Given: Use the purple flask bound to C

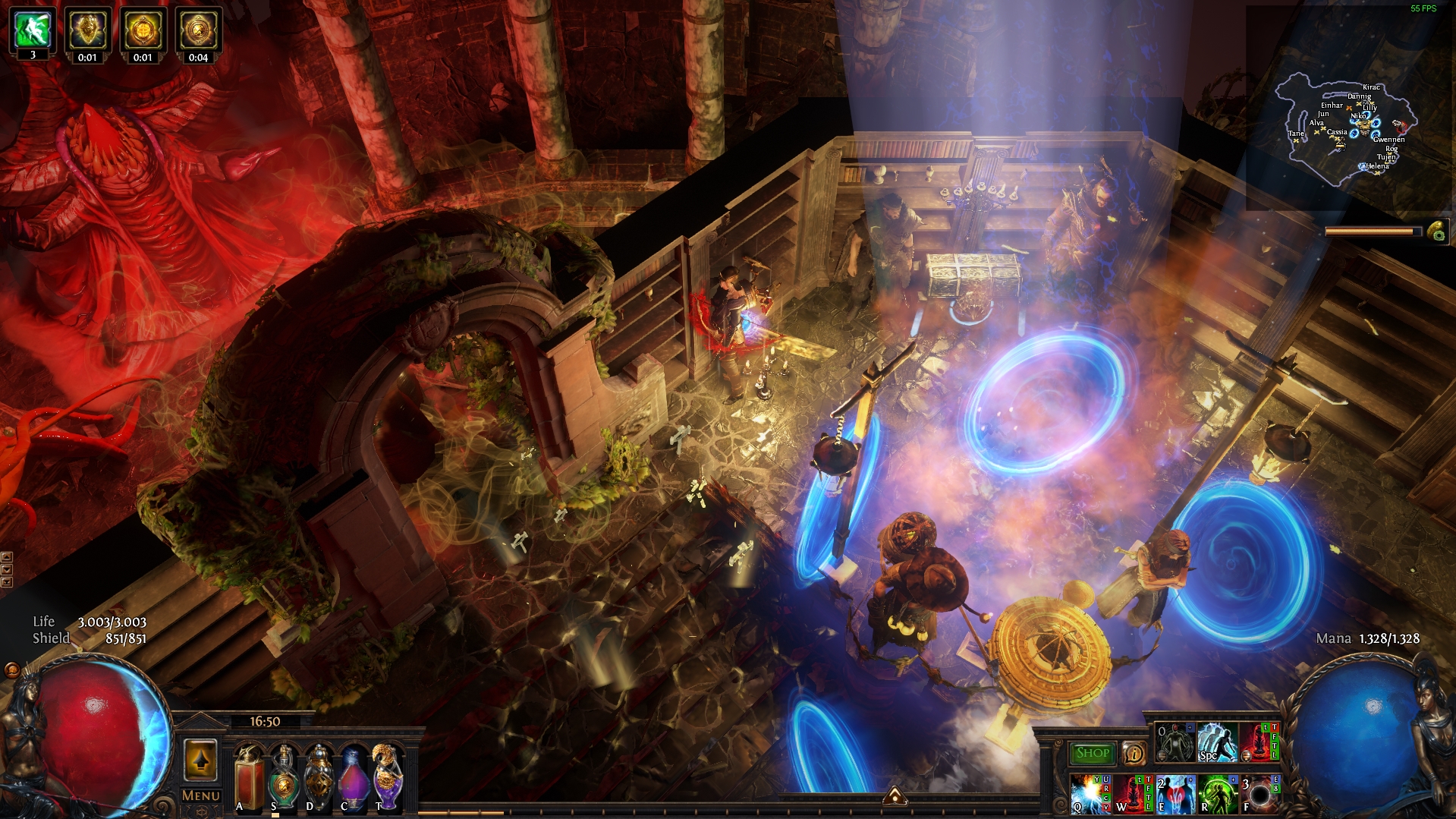Looking at the screenshot, I should [x=354, y=778].
